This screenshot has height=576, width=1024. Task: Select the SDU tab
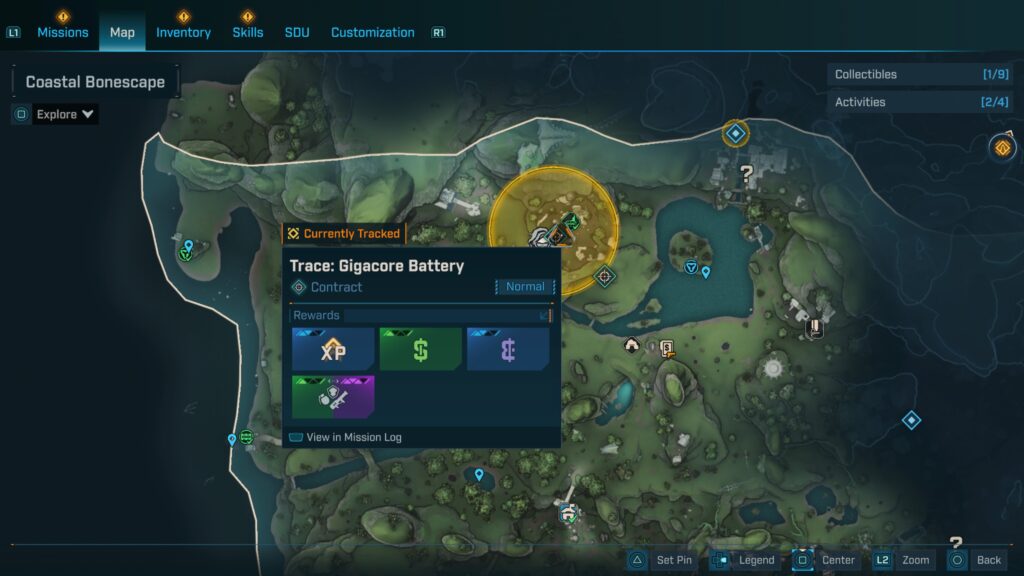pos(297,32)
